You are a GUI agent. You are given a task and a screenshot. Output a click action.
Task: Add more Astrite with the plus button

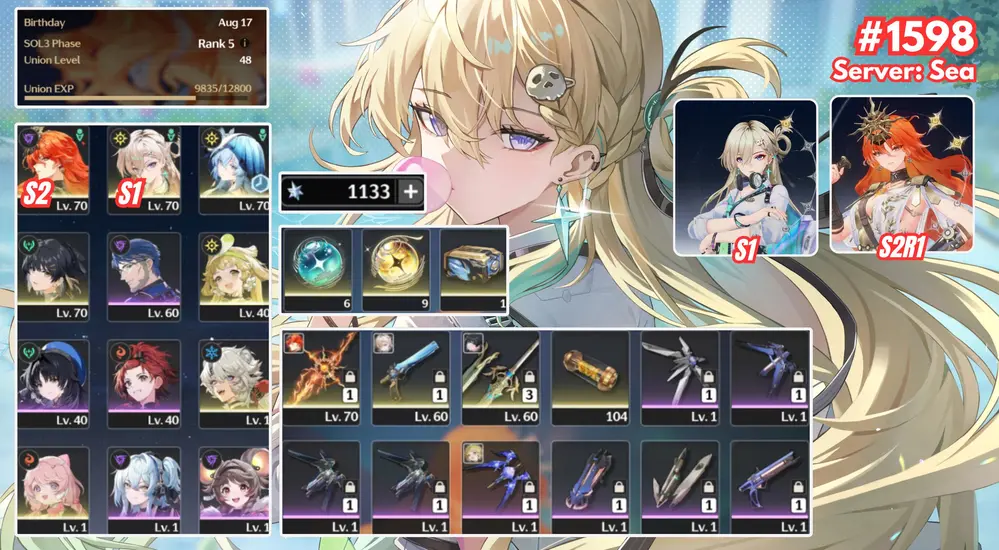point(410,192)
